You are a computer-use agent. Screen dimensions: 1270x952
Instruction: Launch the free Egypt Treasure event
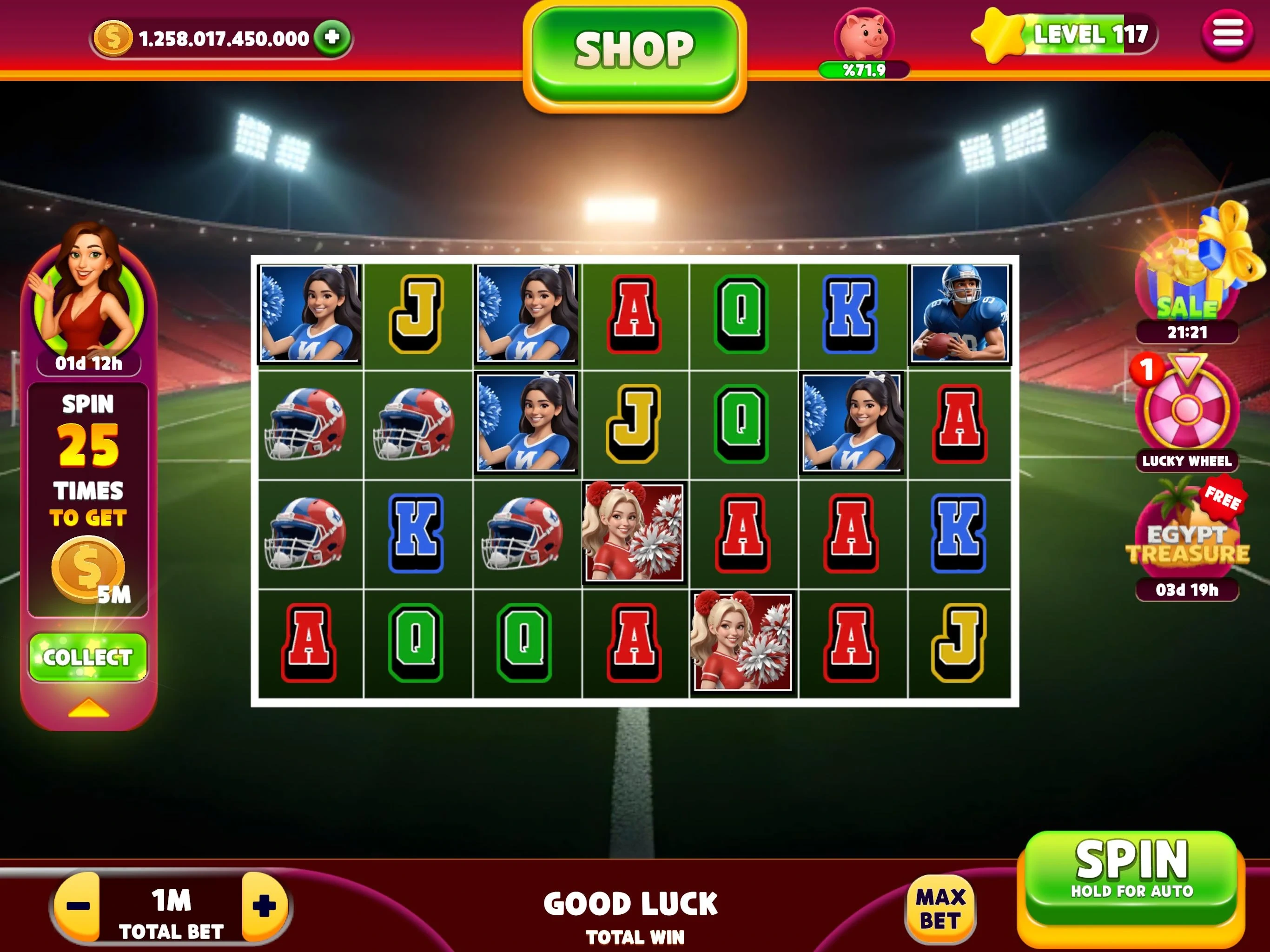pyautogui.click(x=1187, y=537)
